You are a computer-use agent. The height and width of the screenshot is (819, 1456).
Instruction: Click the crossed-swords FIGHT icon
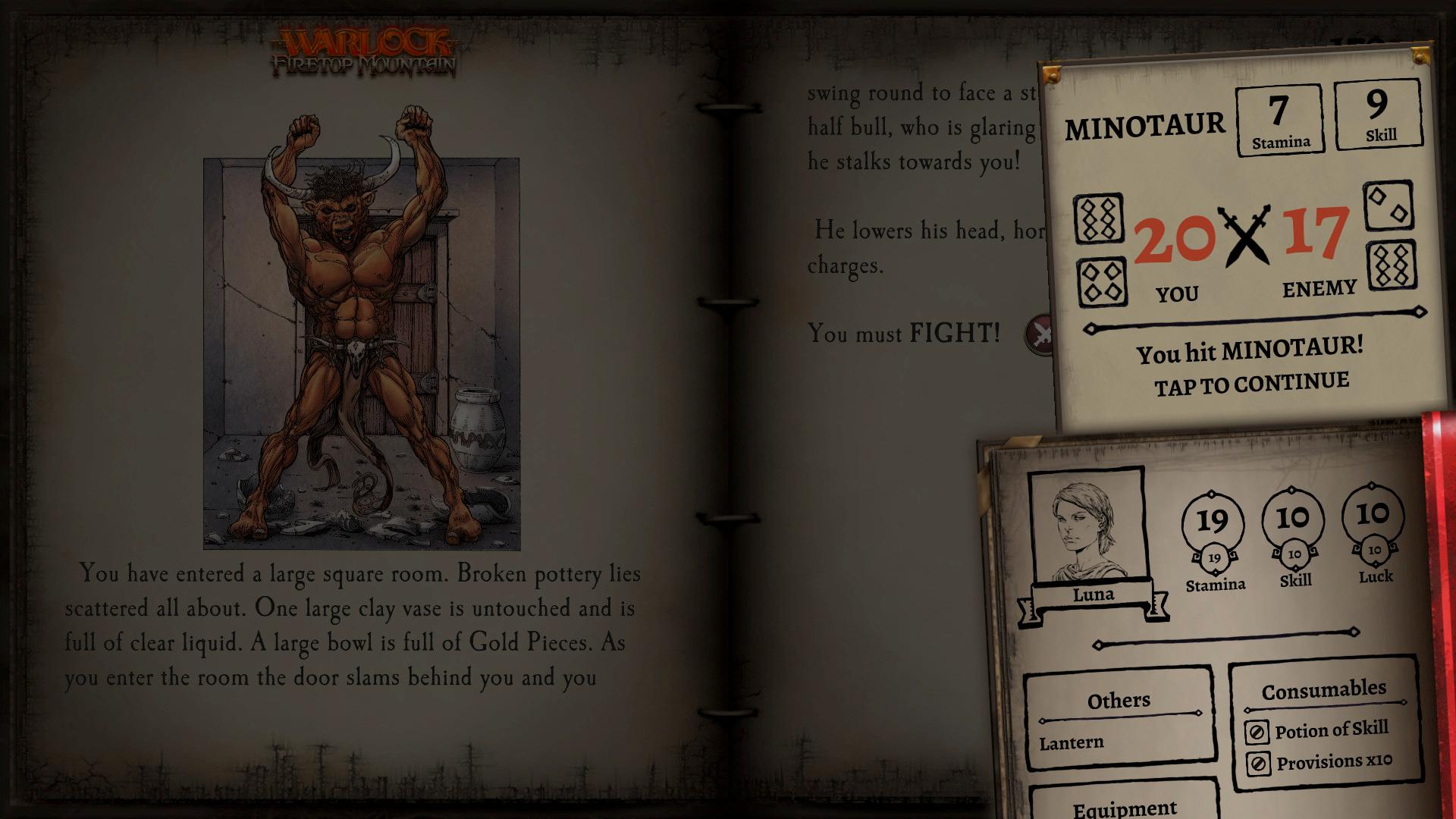[x=1039, y=333]
